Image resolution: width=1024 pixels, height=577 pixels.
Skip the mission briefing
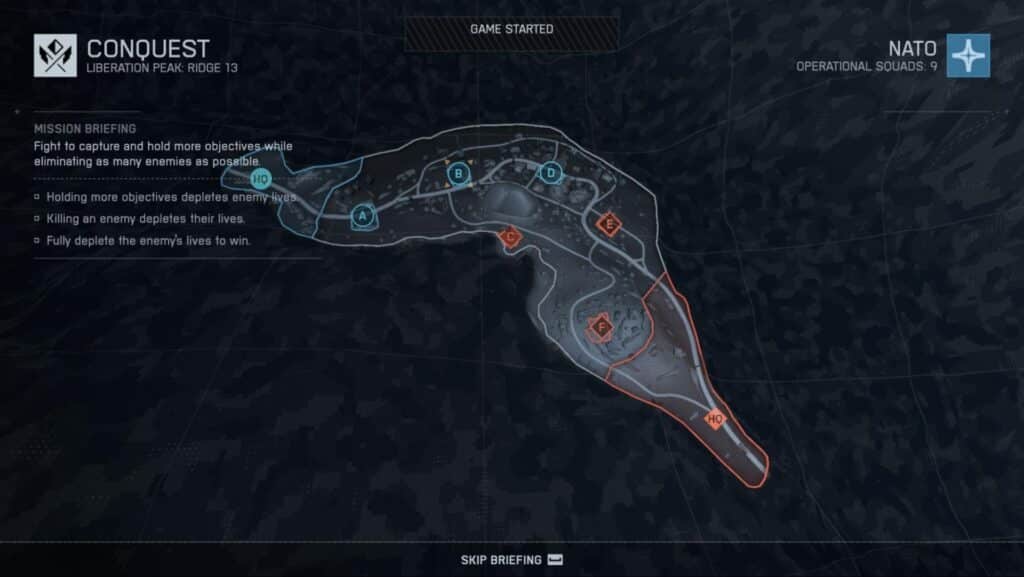[x=512, y=559]
